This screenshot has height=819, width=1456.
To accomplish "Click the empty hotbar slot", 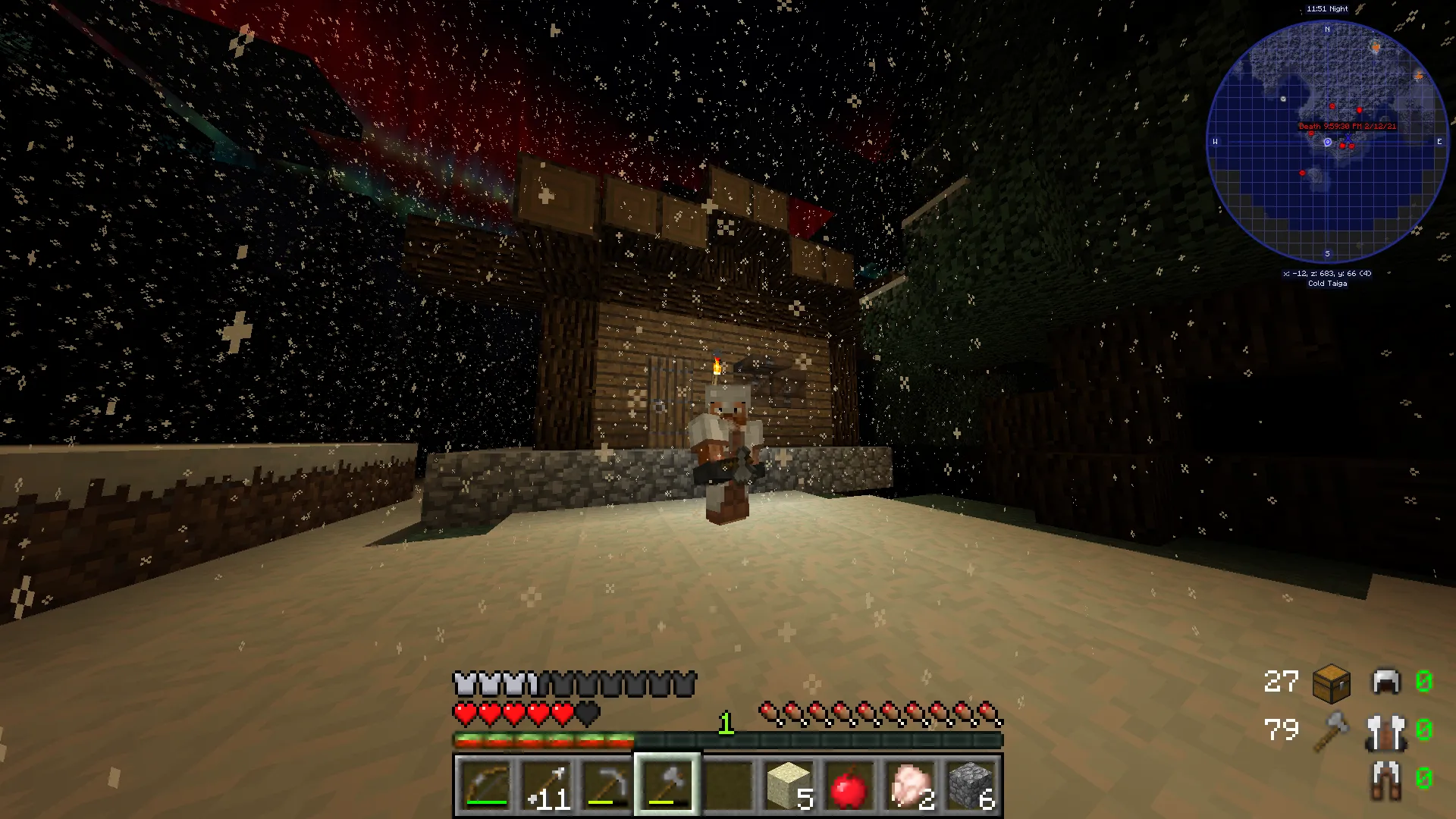I will click(727, 785).
